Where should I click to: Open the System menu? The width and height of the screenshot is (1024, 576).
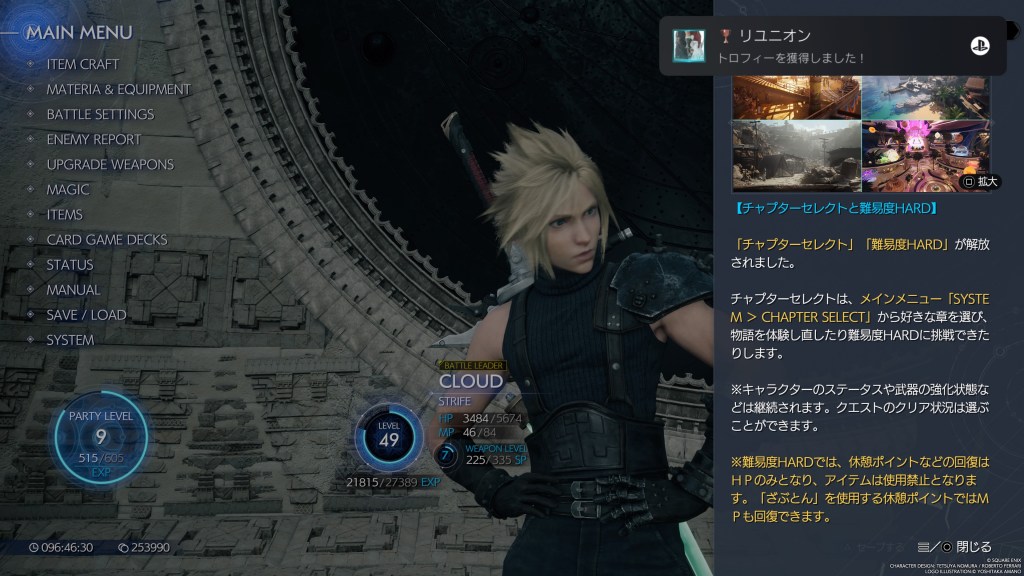coord(70,339)
